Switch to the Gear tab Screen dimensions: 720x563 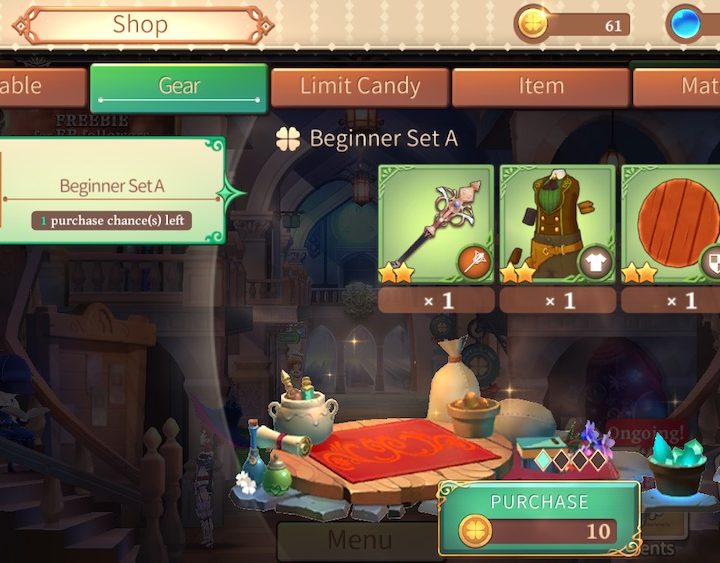(x=179, y=87)
